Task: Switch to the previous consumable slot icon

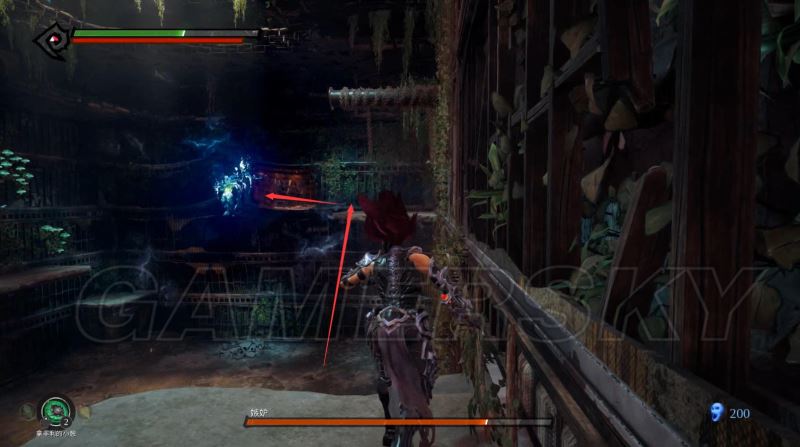Action: 27,411
